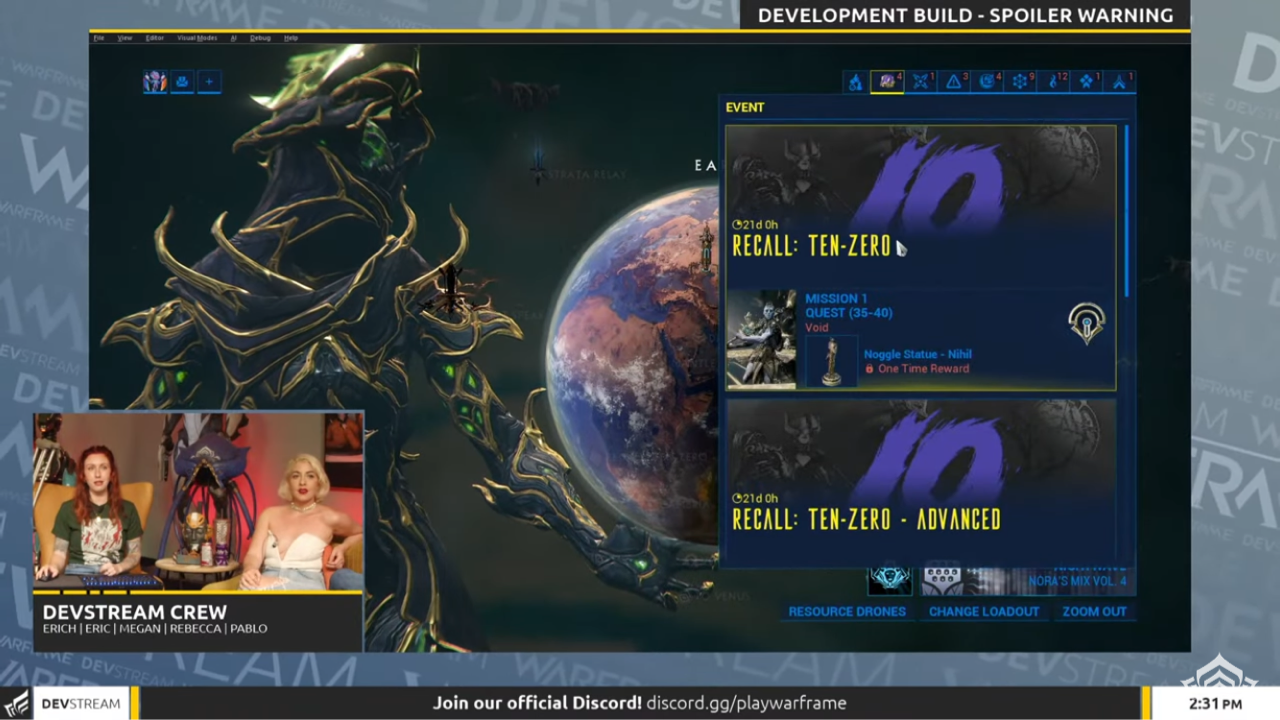The width and height of the screenshot is (1280, 720).
Task: Open the Event panel tab showing 4 notifications
Action: [886, 82]
